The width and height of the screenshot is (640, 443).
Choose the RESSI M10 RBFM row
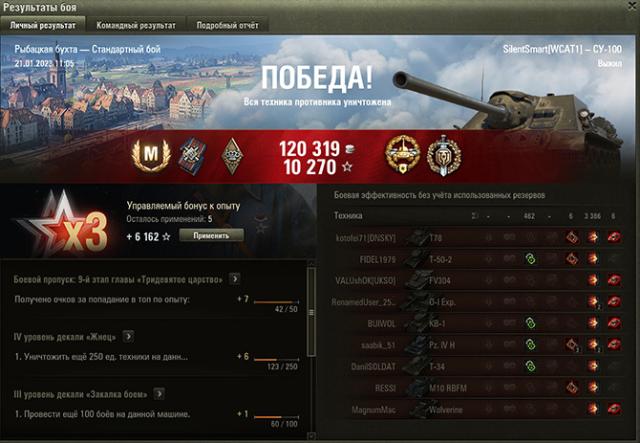[480, 389]
